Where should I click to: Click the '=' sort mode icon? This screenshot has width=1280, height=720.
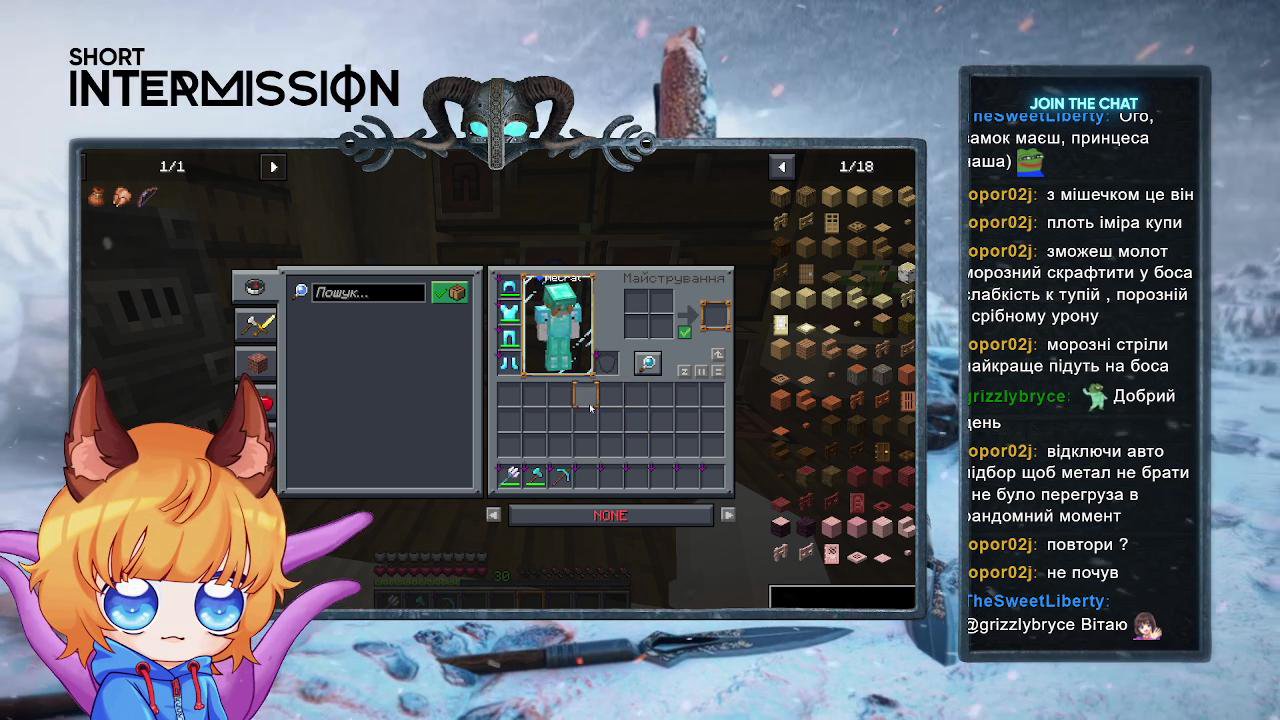(718, 371)
